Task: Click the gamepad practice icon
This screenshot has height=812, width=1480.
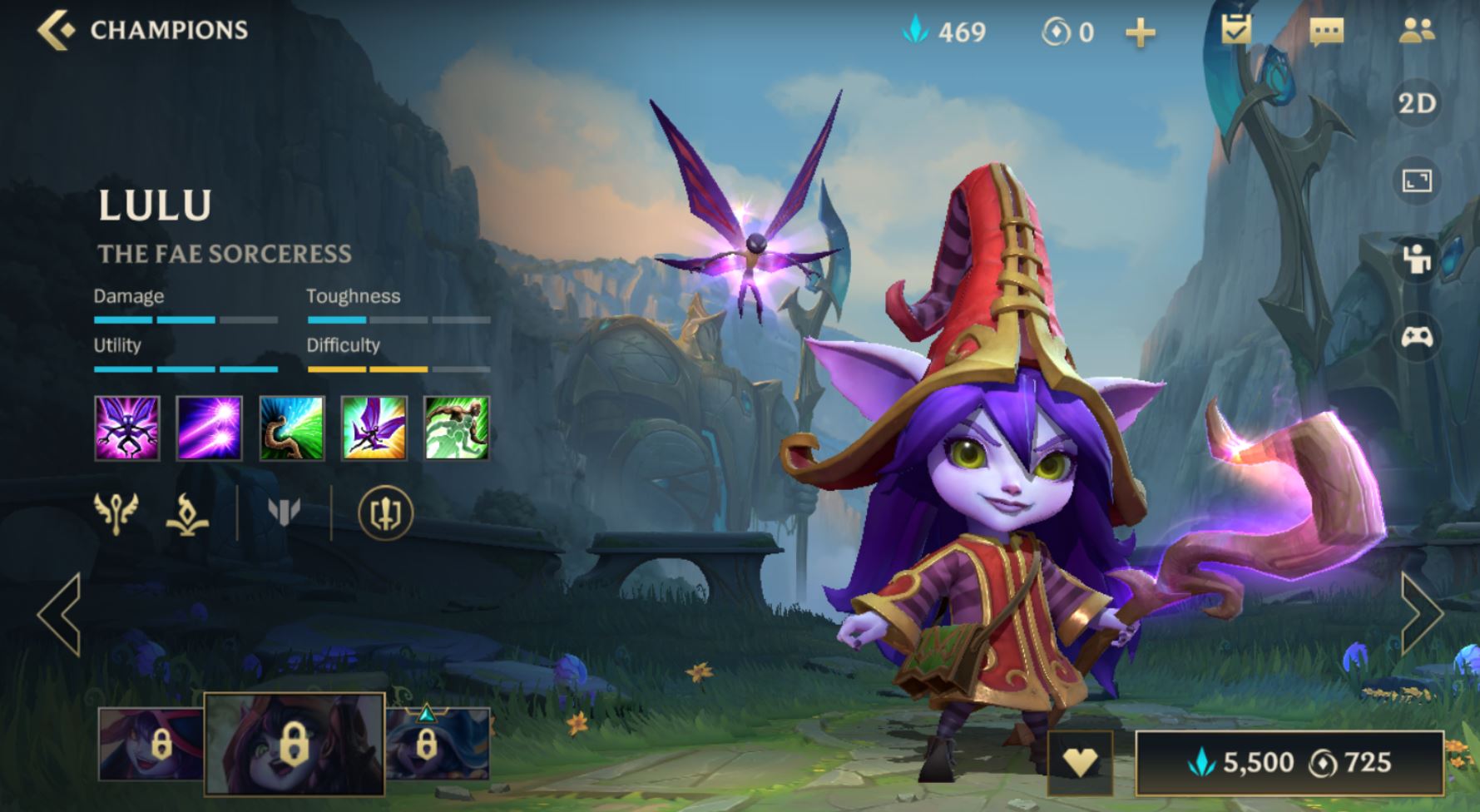Action: 1417,337
